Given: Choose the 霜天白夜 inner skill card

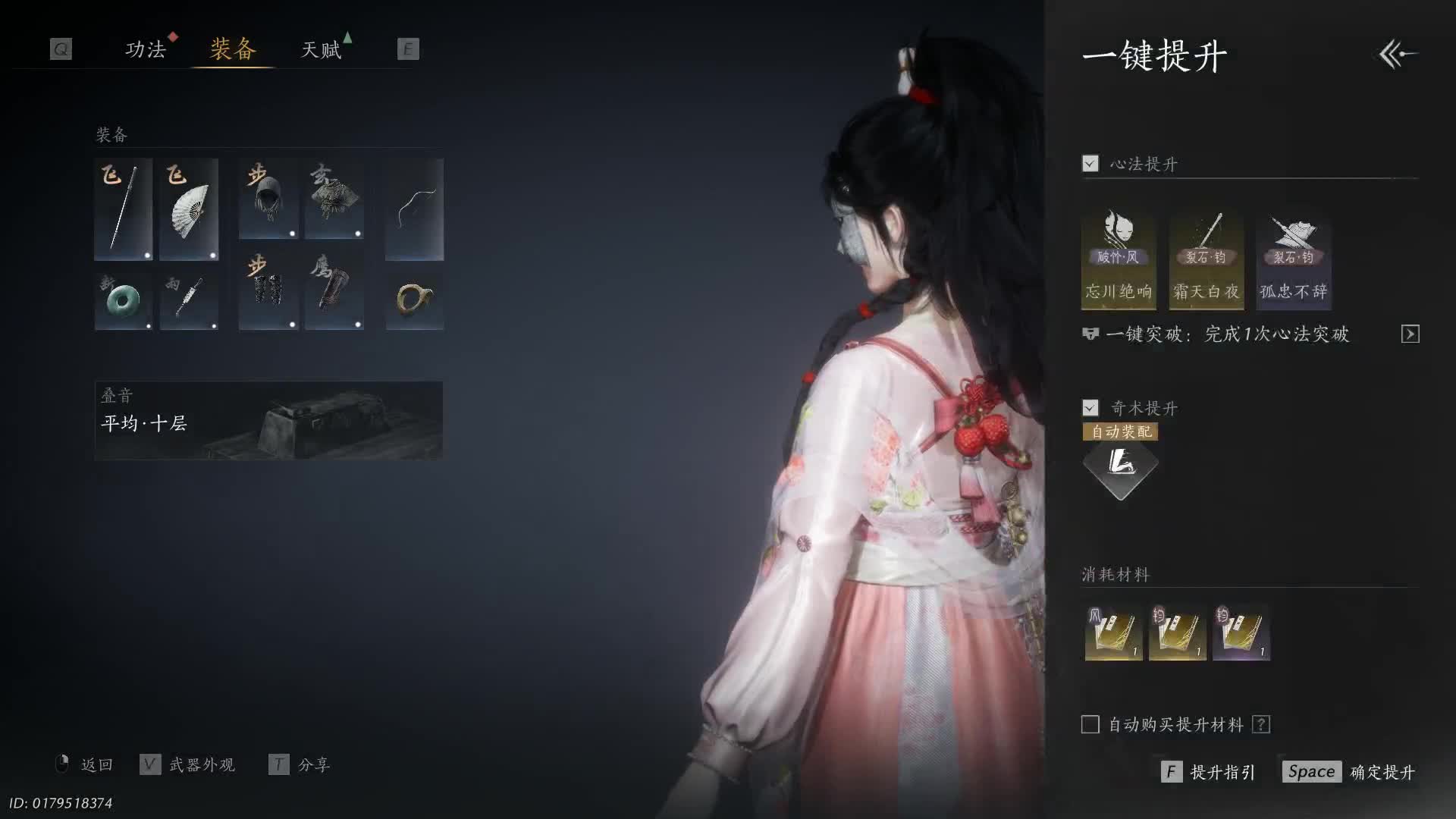Looking at the screenshot, I should [1206, 260].
